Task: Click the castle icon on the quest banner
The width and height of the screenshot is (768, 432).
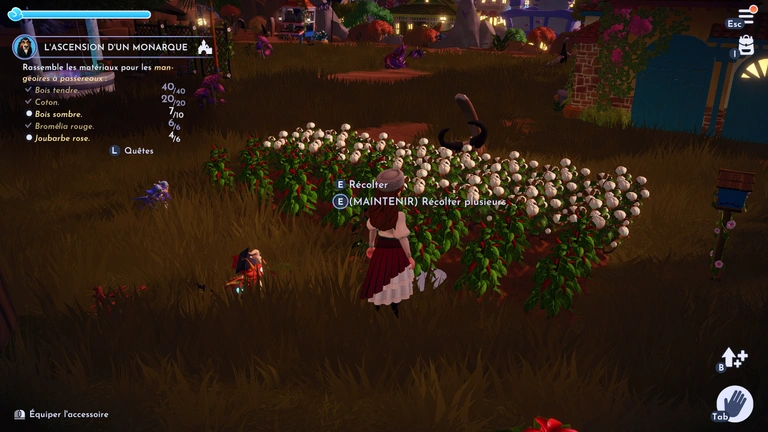Action: point(205,47)
